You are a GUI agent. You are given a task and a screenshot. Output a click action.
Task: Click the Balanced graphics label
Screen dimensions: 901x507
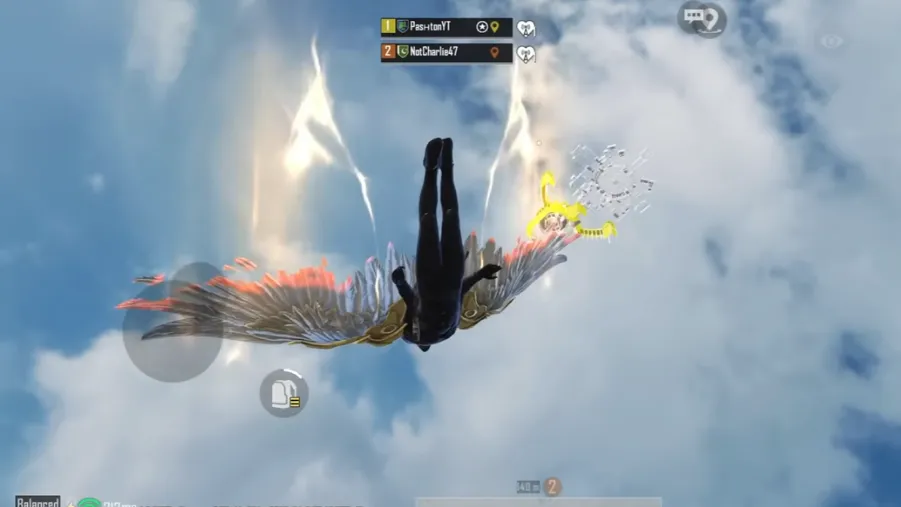point(37,501)
